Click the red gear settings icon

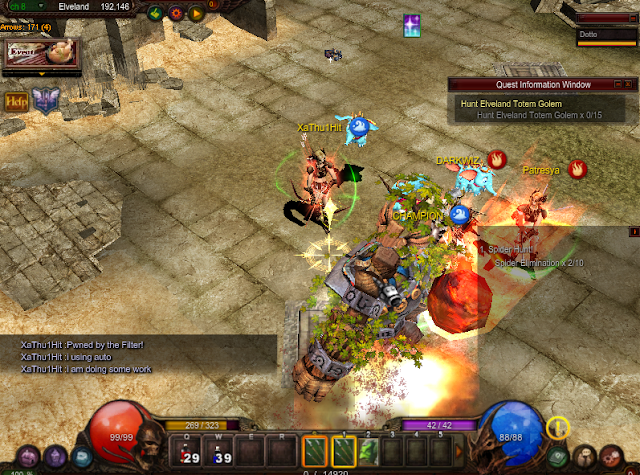coord(176,14)
